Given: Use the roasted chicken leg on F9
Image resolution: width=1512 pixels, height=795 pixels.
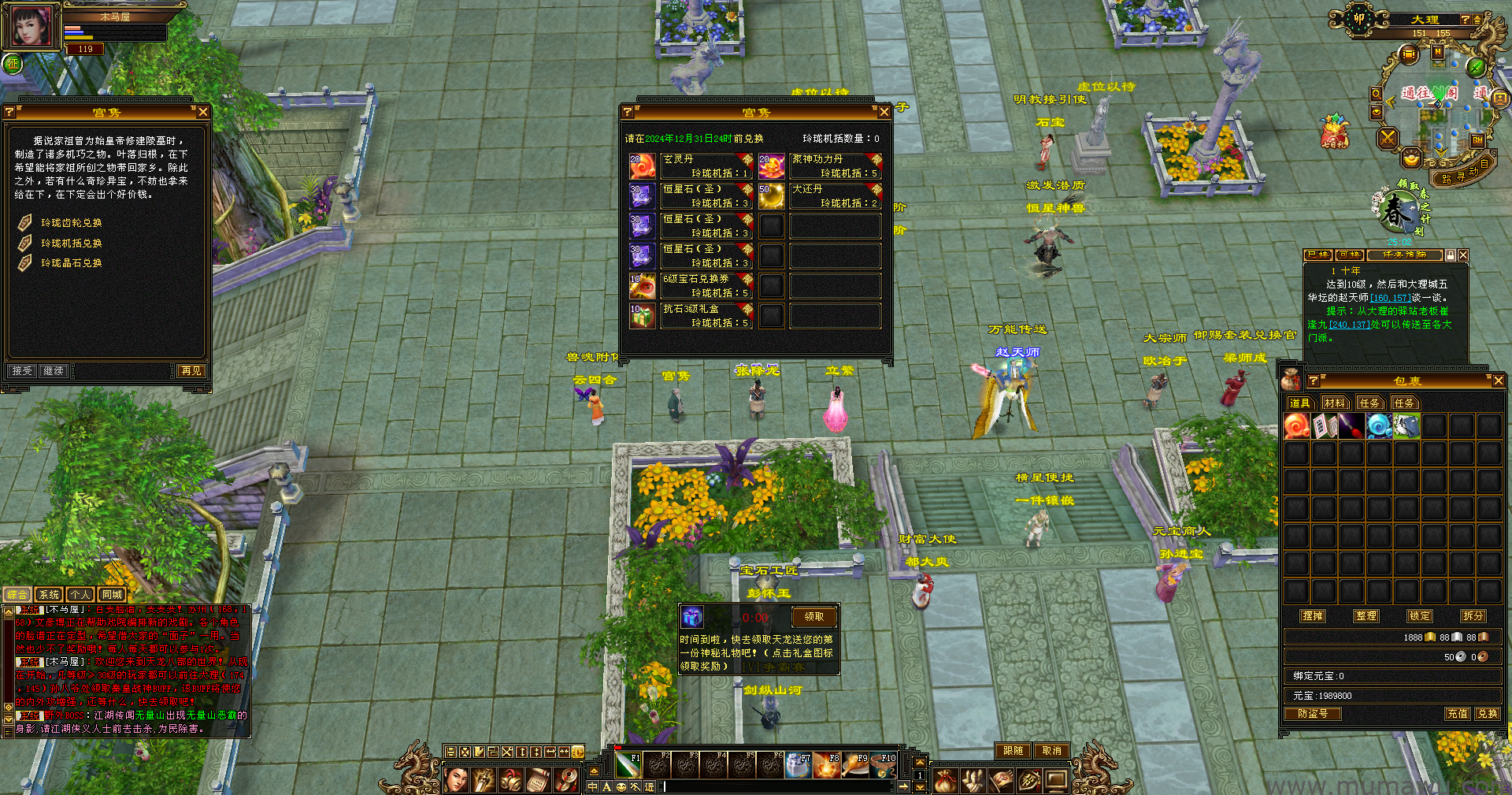Looking at the screenshot, I should pyautogui.click(x=854, y=765).
